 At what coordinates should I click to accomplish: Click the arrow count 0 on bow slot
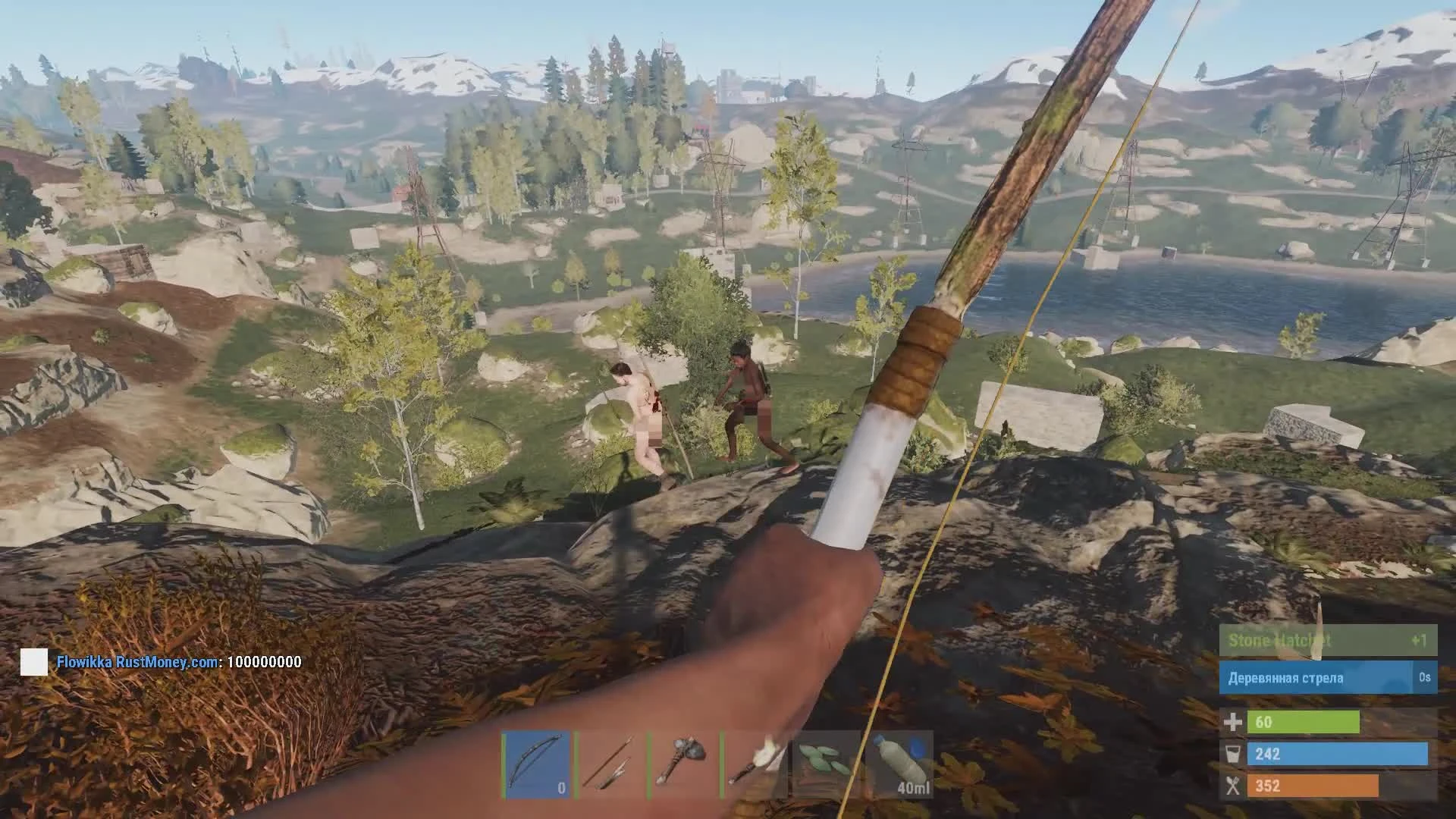[560, 789]
